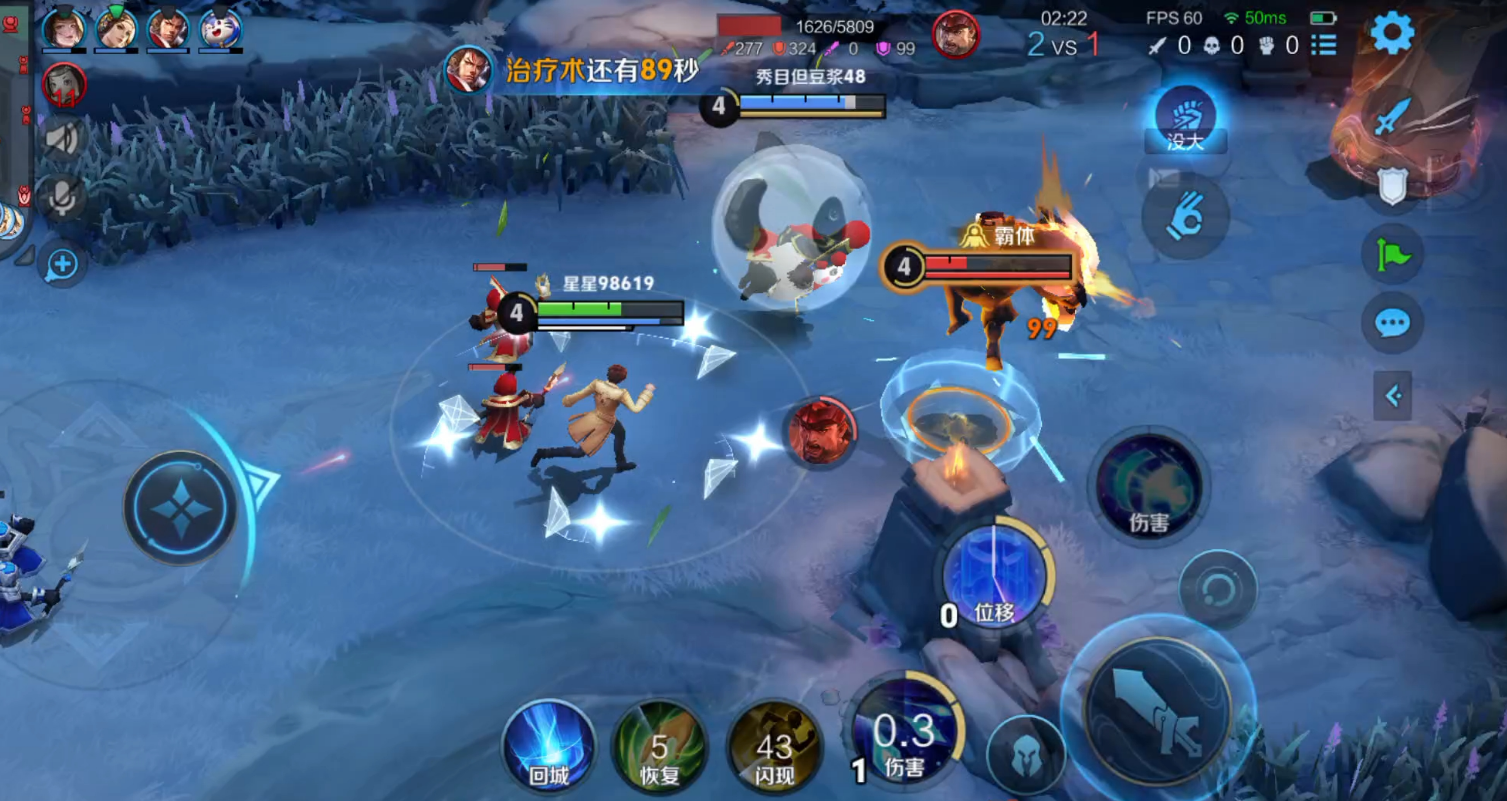This screenshot has height=801, width=1507.
Task: Open the blue chat bubble
Action: 1392,323
